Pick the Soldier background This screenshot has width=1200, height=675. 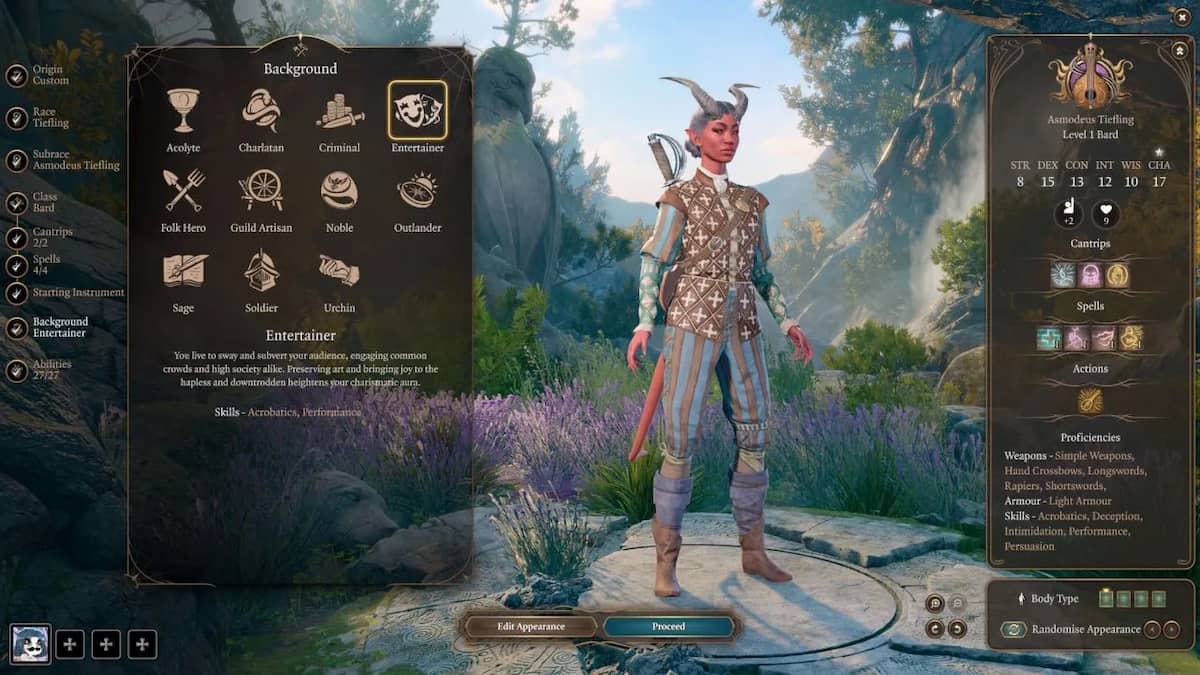(261, 271)
